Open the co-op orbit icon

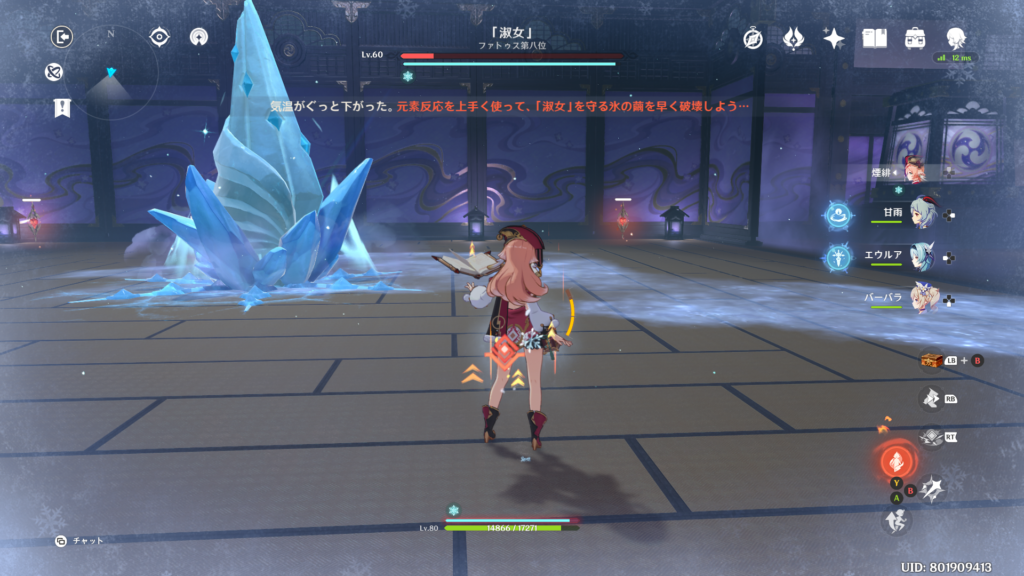pyautogui.click(x=55, y=72)
